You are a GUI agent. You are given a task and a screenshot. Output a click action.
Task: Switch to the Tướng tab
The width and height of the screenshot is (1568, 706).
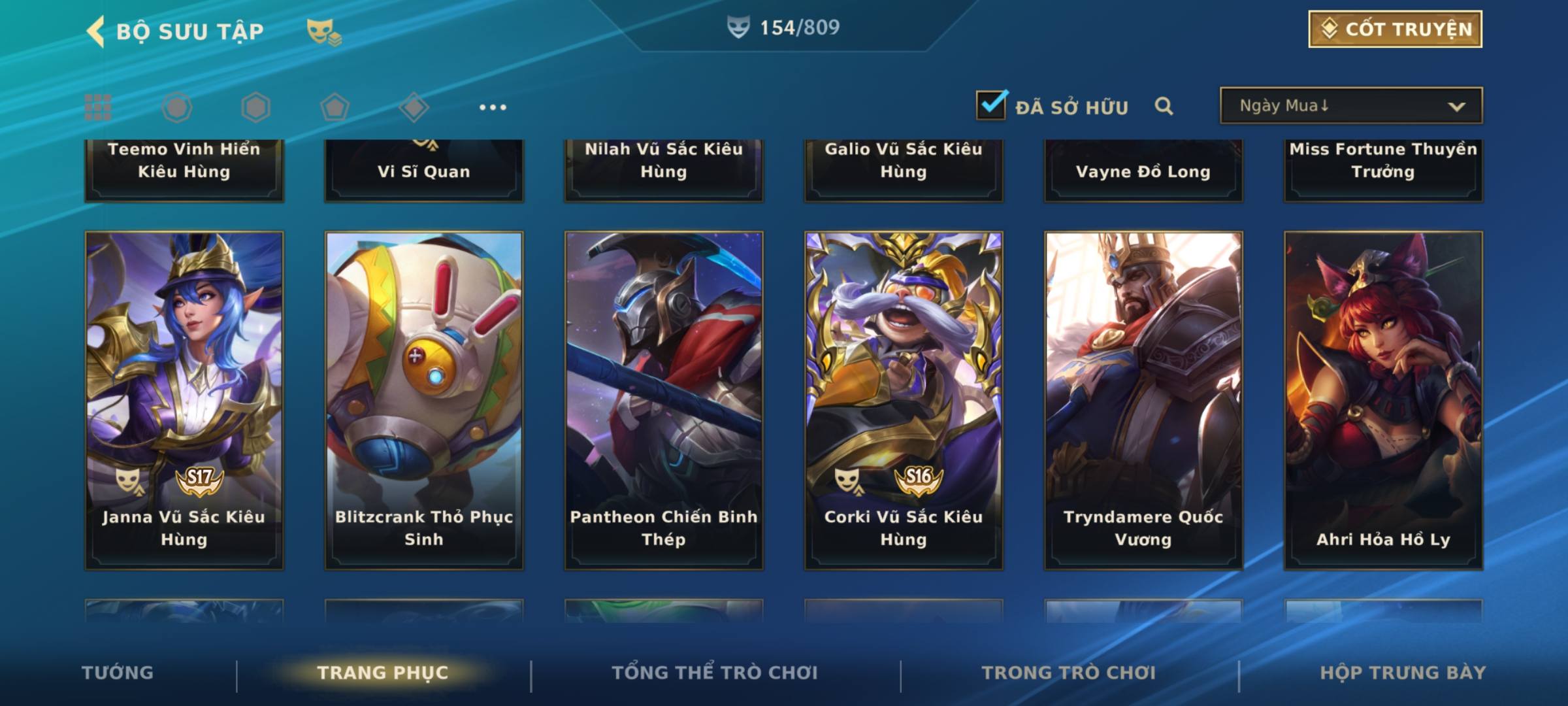tap(118, 673)
